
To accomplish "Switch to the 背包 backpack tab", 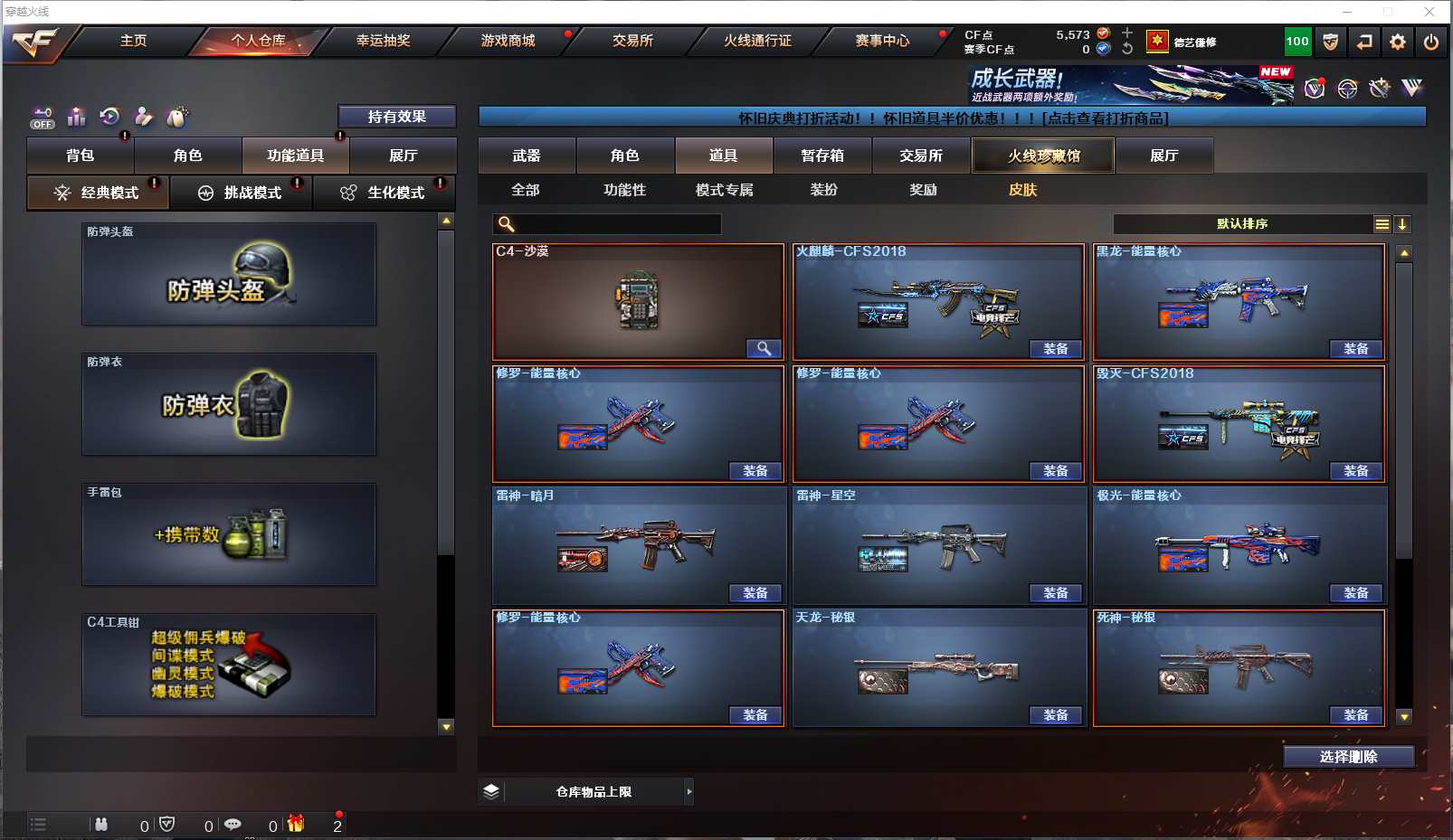I will click(81, 156).
